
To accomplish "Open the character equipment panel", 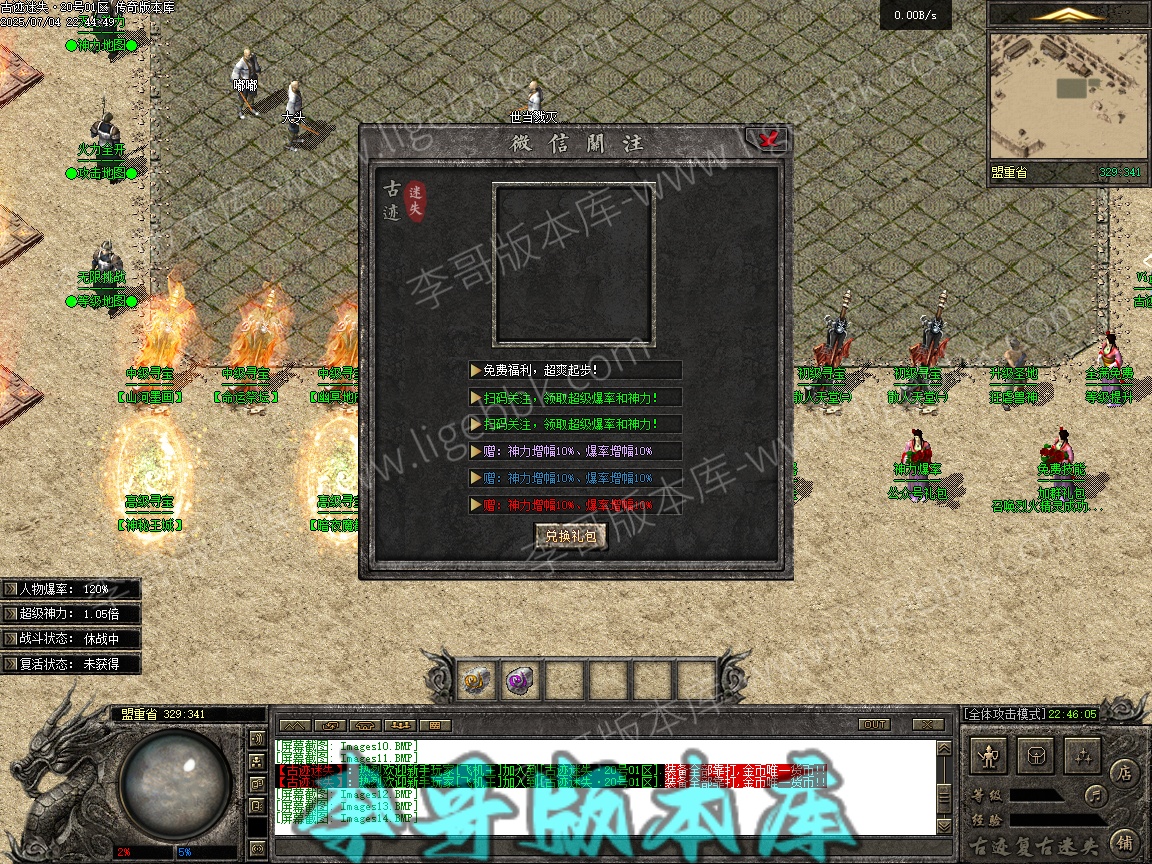I will coord(990,756).
